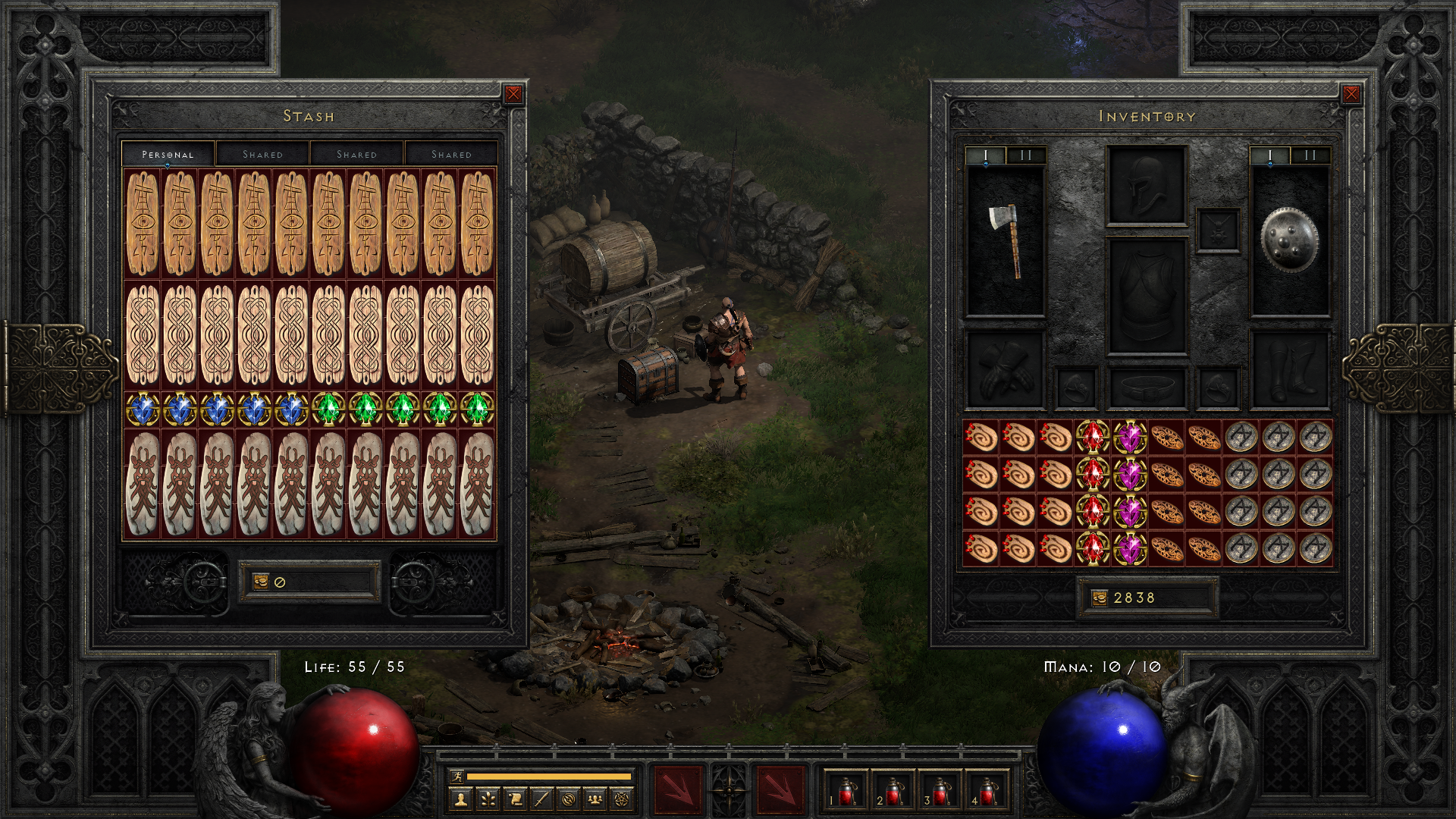Click the empty boots equipment slot
The image size is (1456, 819).
coord(1289,369)
